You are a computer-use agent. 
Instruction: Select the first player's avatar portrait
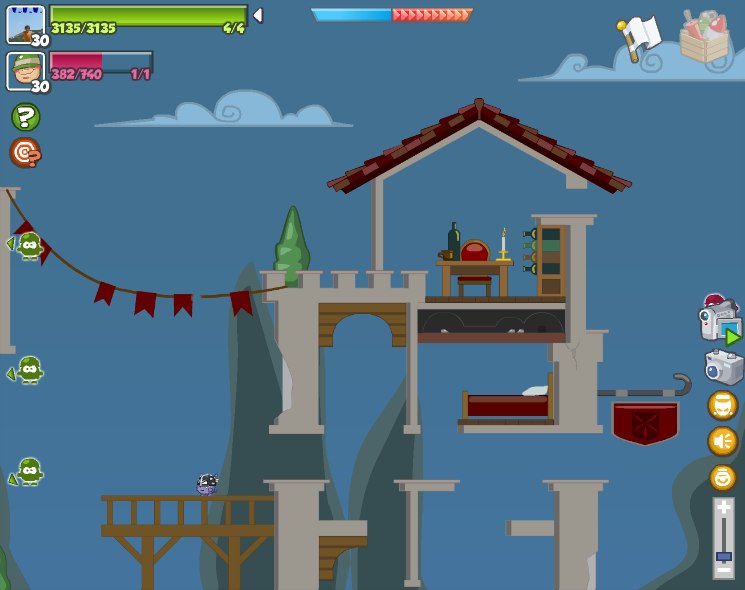coord(26,24)
